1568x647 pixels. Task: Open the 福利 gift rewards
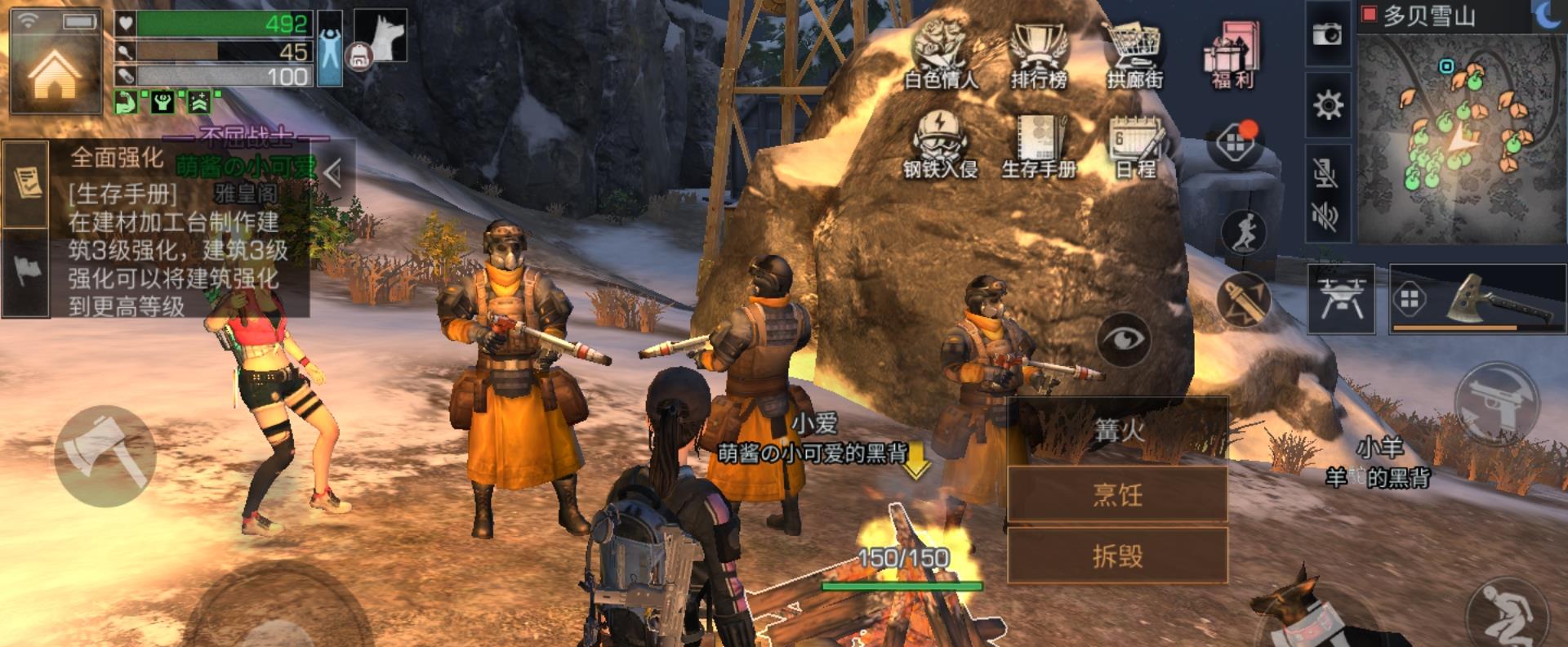1232,54
